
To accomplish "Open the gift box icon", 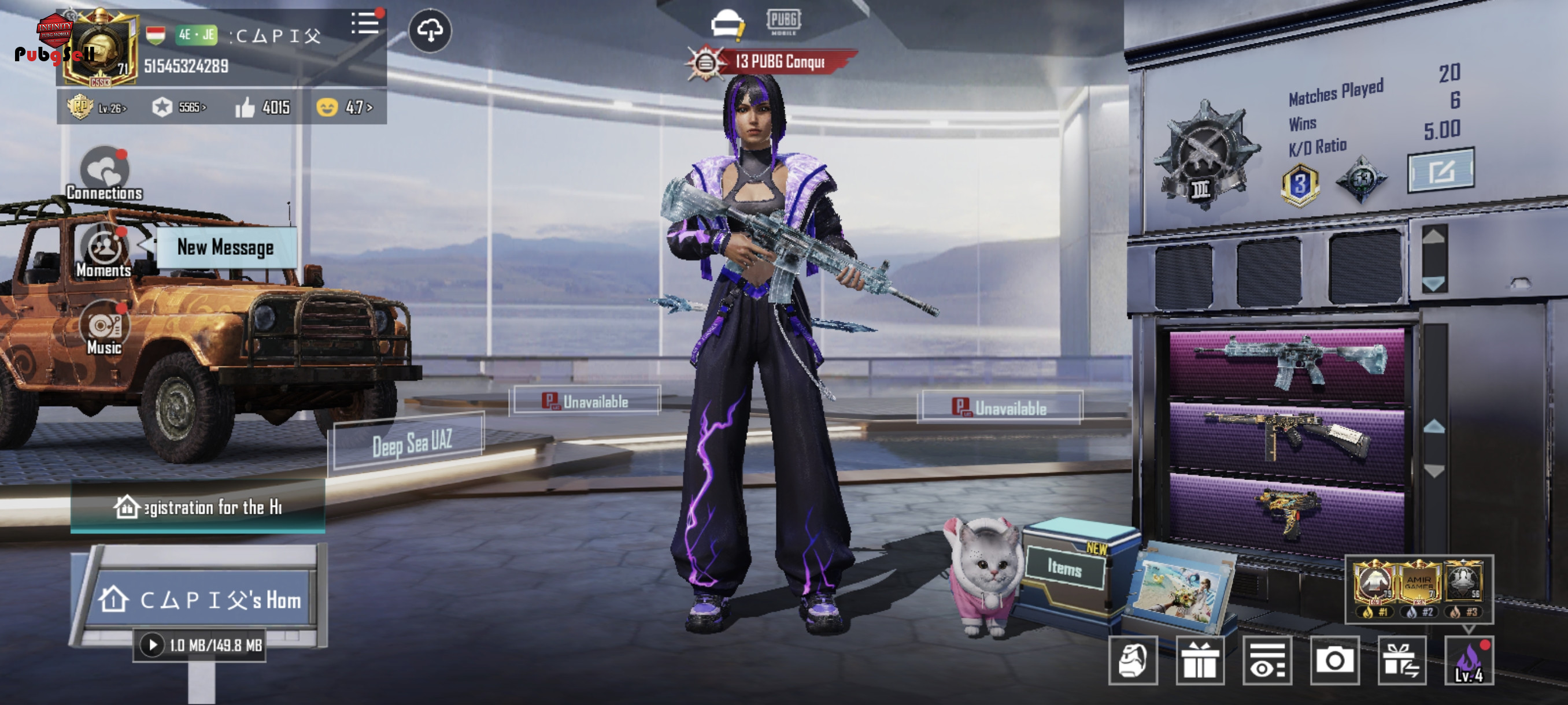I will (1199, 661).
